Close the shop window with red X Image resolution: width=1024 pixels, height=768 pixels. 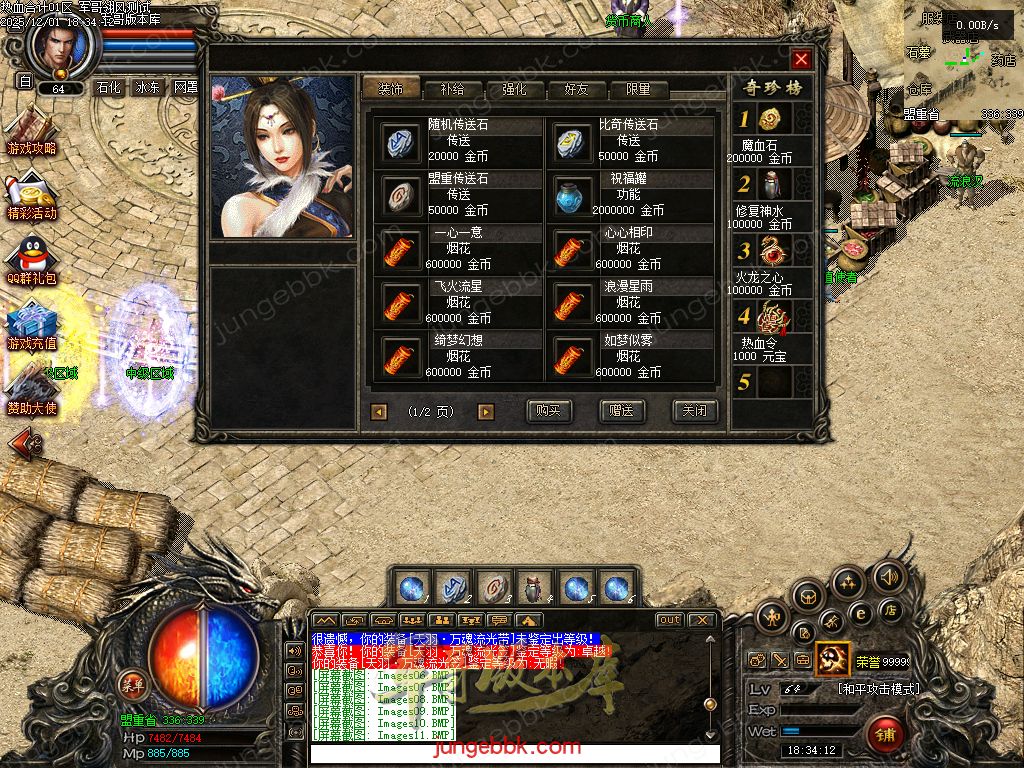coord(800,59)
